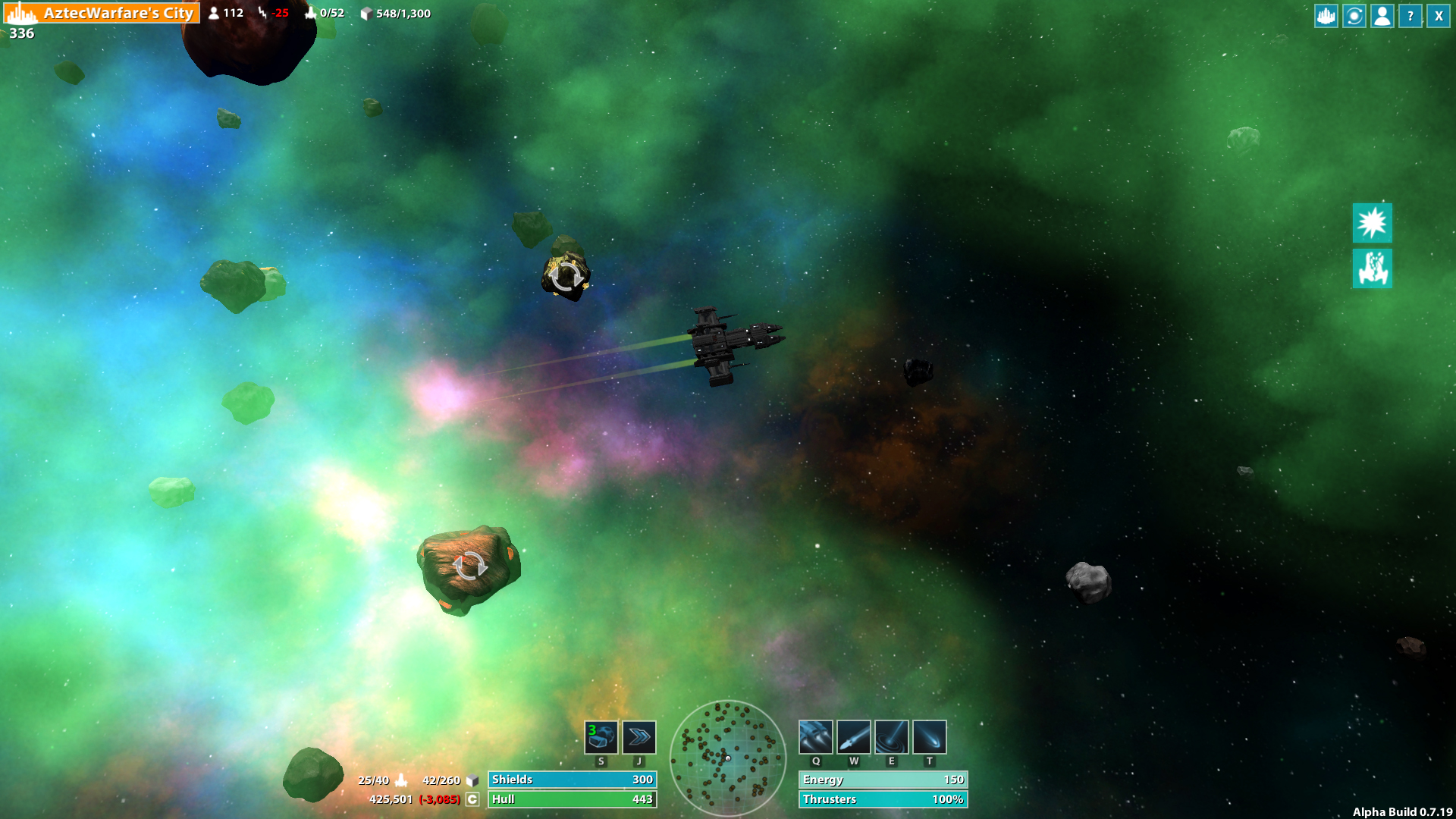Image resolution: width=1456 pixels, height=819 pixels.
Task: Click the help question mark button
Action: pyautogui.click(x=1410, y=15)
